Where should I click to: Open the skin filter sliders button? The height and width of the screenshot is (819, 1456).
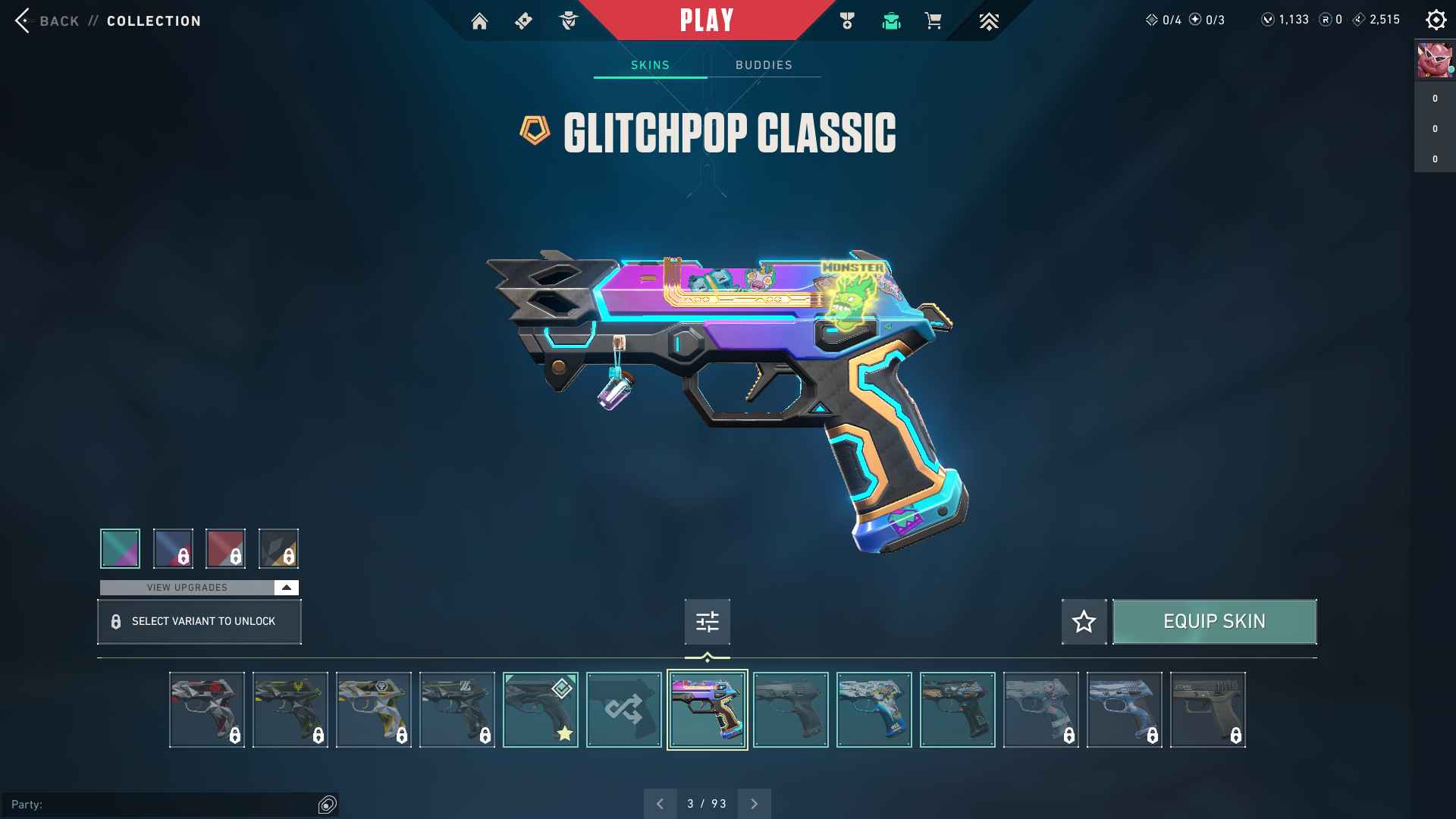pyautogui.click(x=707, y=622)
